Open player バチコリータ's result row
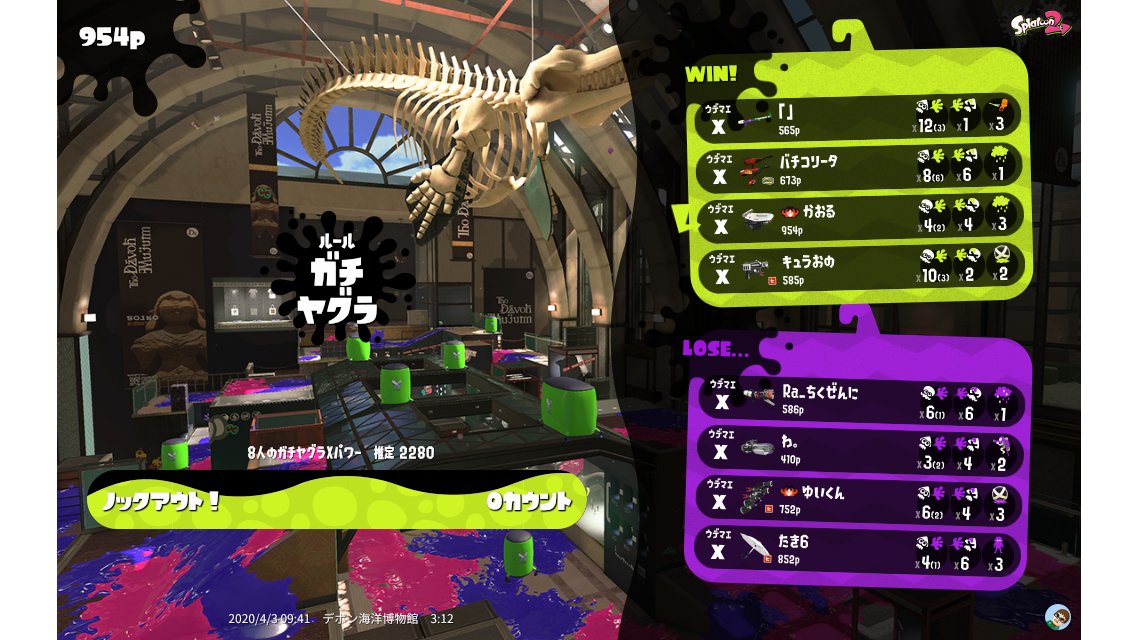 (860, 168)
